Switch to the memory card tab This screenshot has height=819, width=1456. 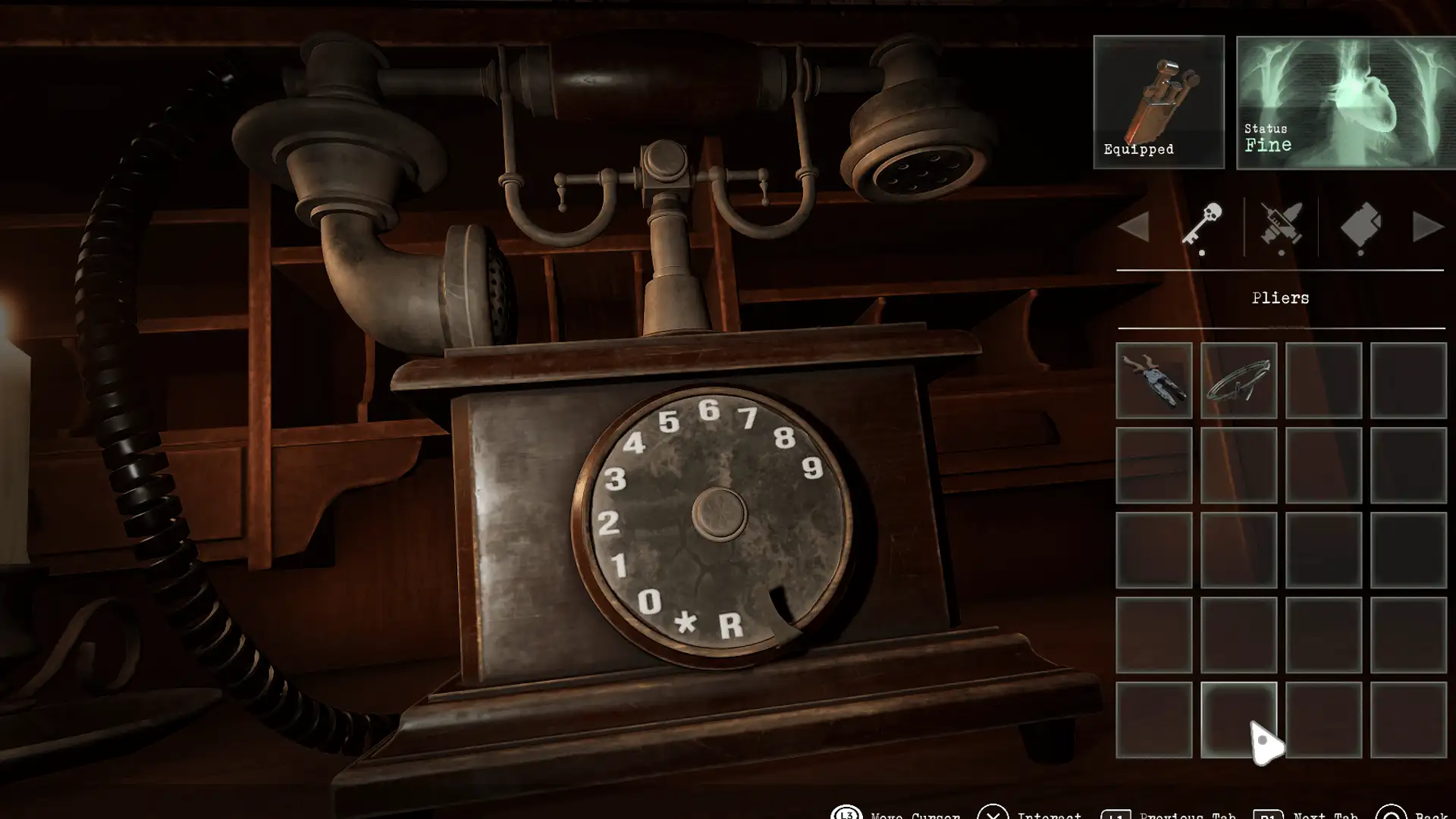pyautogui.click(x=1361, y=225)
